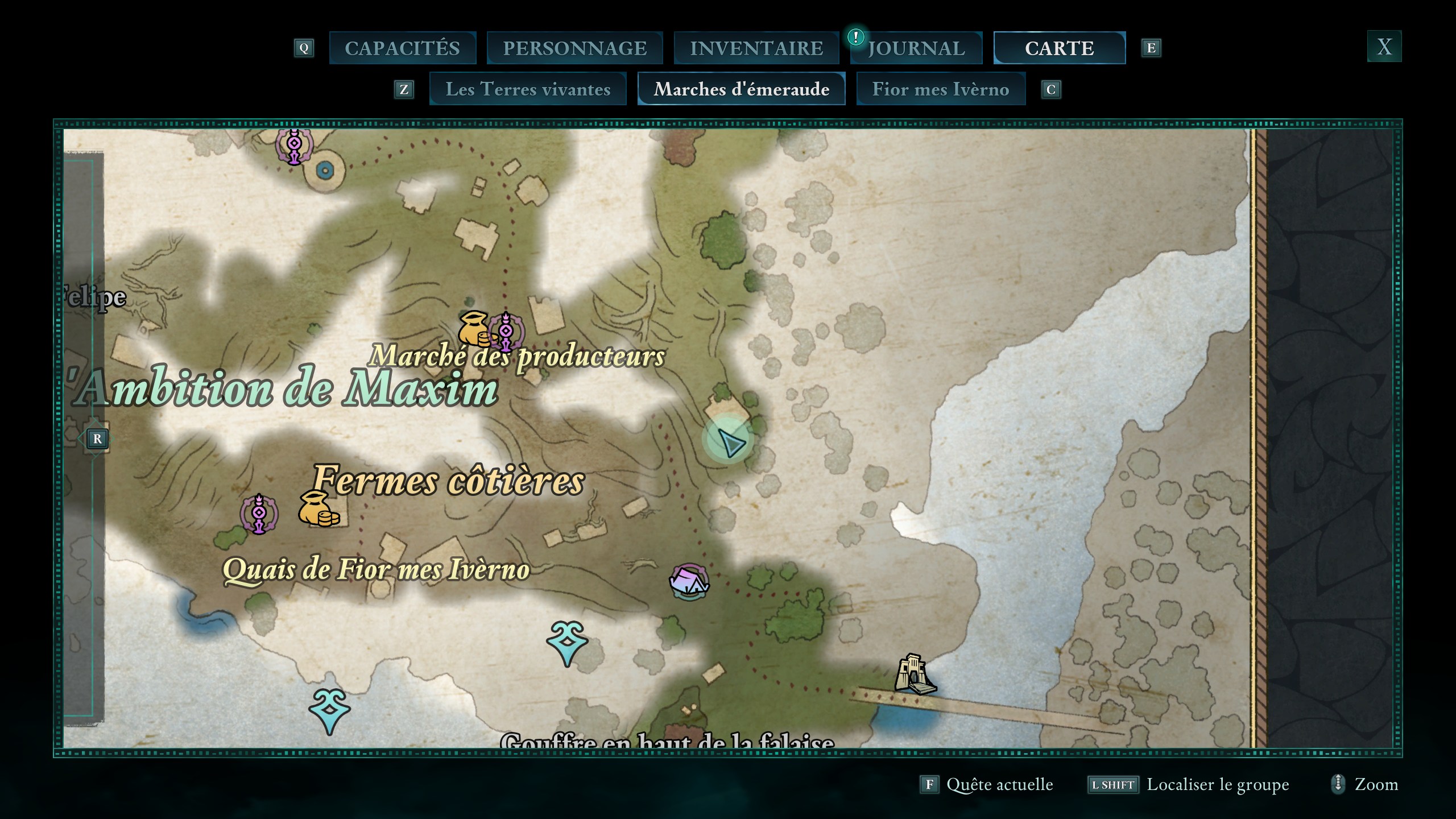Screen dimensions: 1456x819
Task: Click the stone gate ruins marker
Action: tap(913, 675)
